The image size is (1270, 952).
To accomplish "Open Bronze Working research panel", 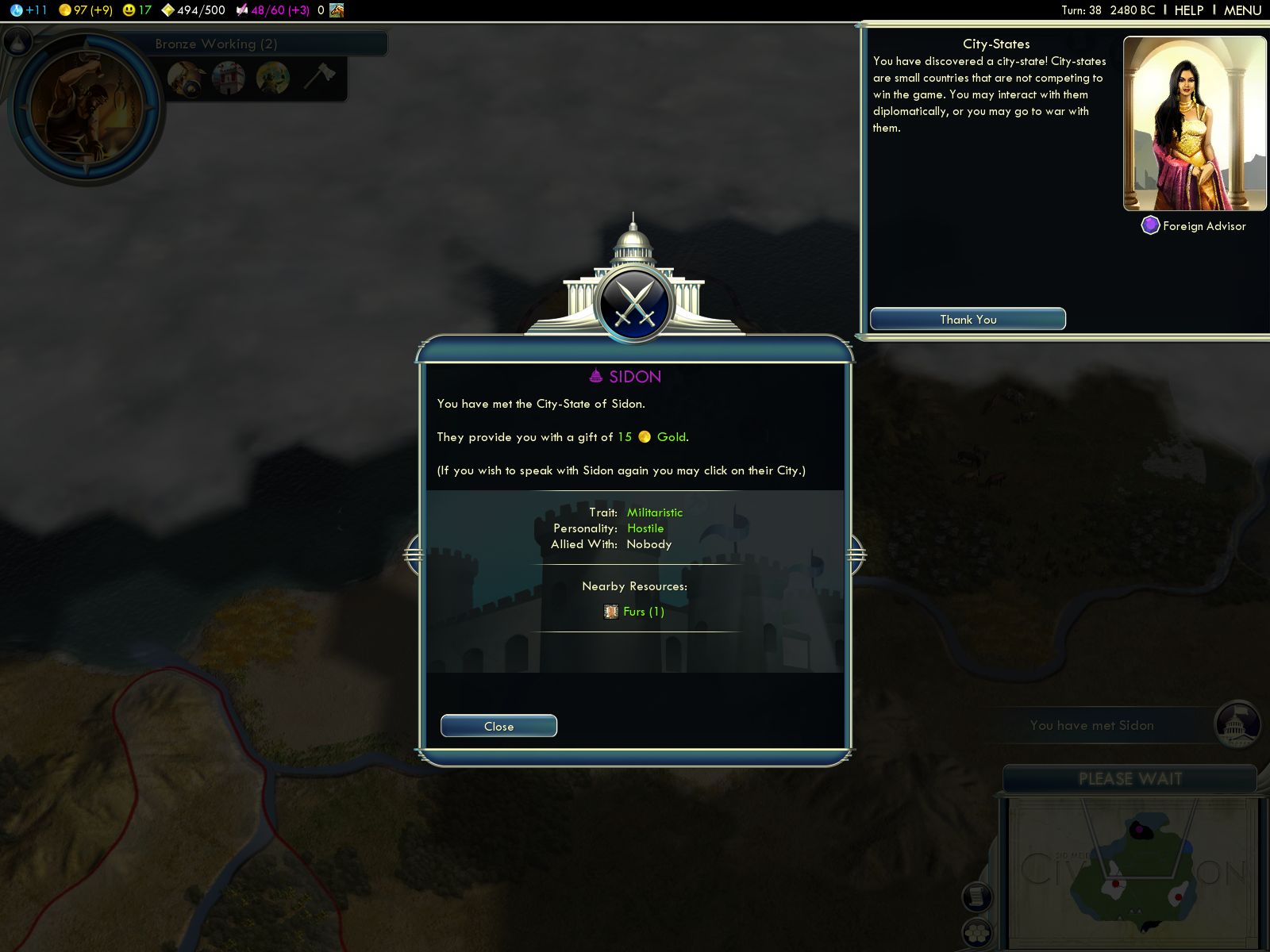I will pos(216,44).
